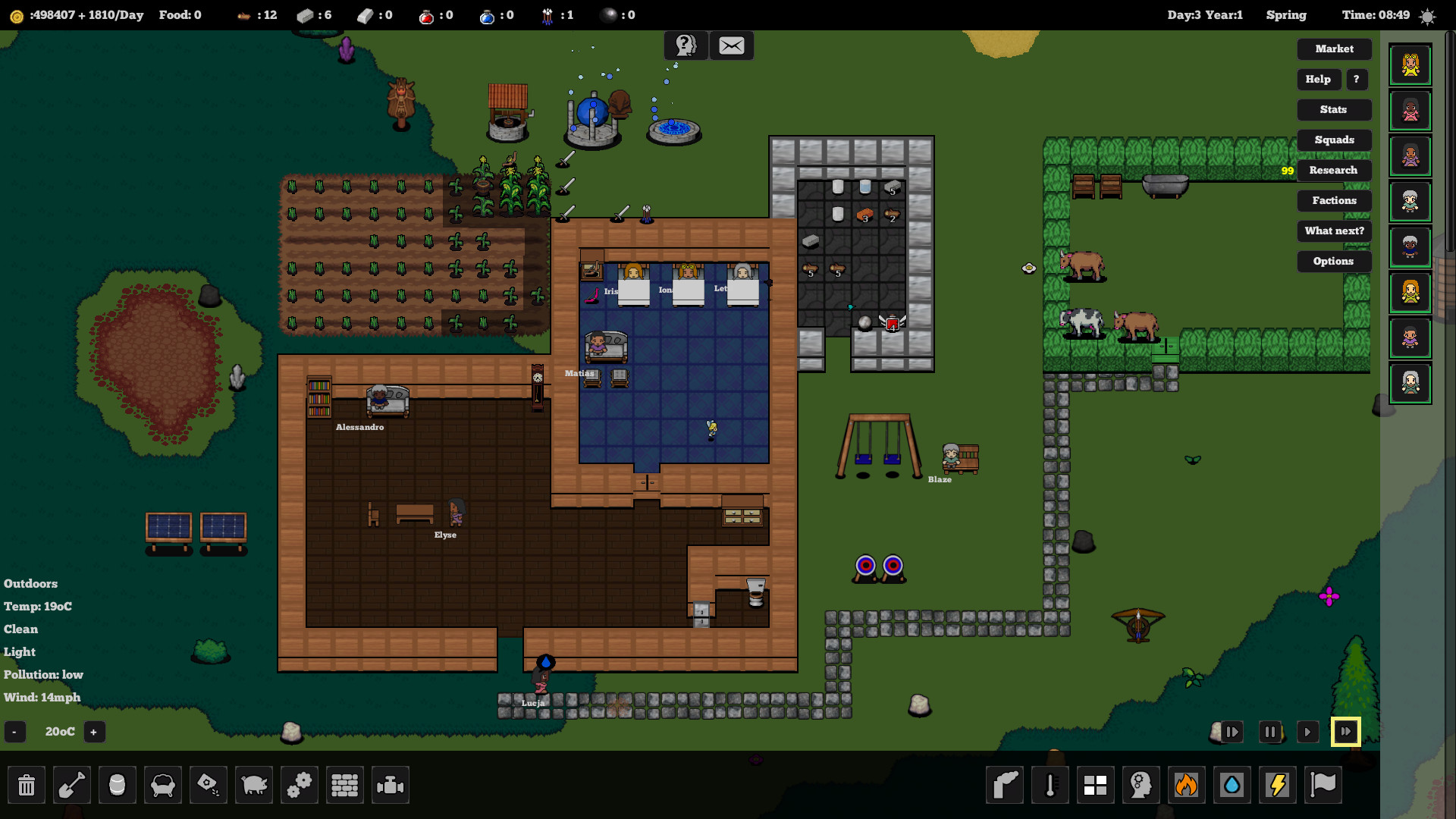Toggle the pollution overlay
This screenshot has width=1456, height=819.
tap(1005, 785)
